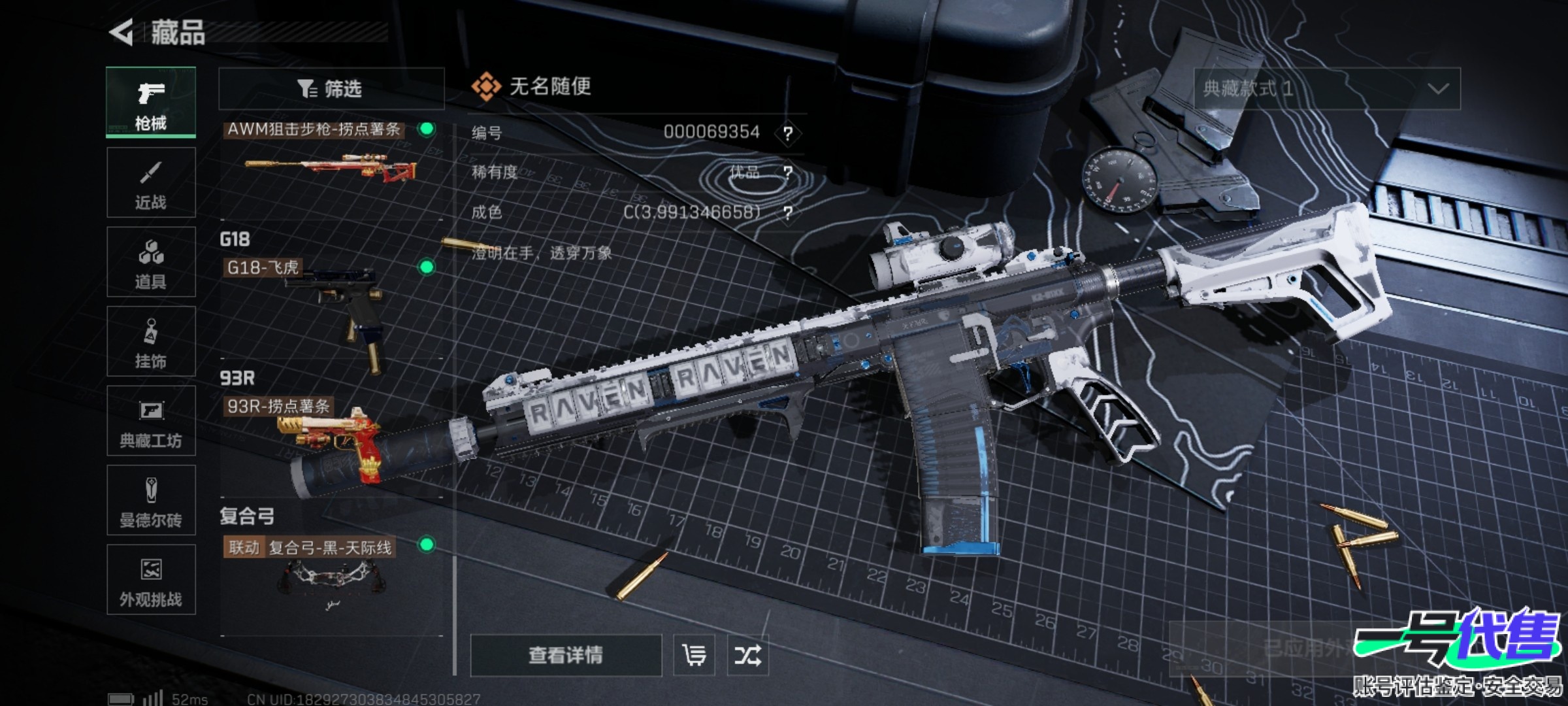Switch to the 曼德尔砖 tab

[151, 501]
